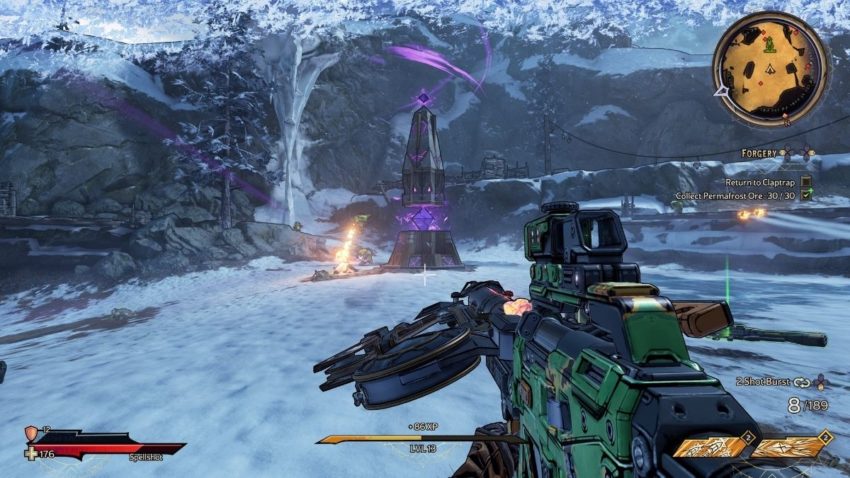Select the Forgery quest title
Viewport: 850px width, 478px height.
click(760, 153)
